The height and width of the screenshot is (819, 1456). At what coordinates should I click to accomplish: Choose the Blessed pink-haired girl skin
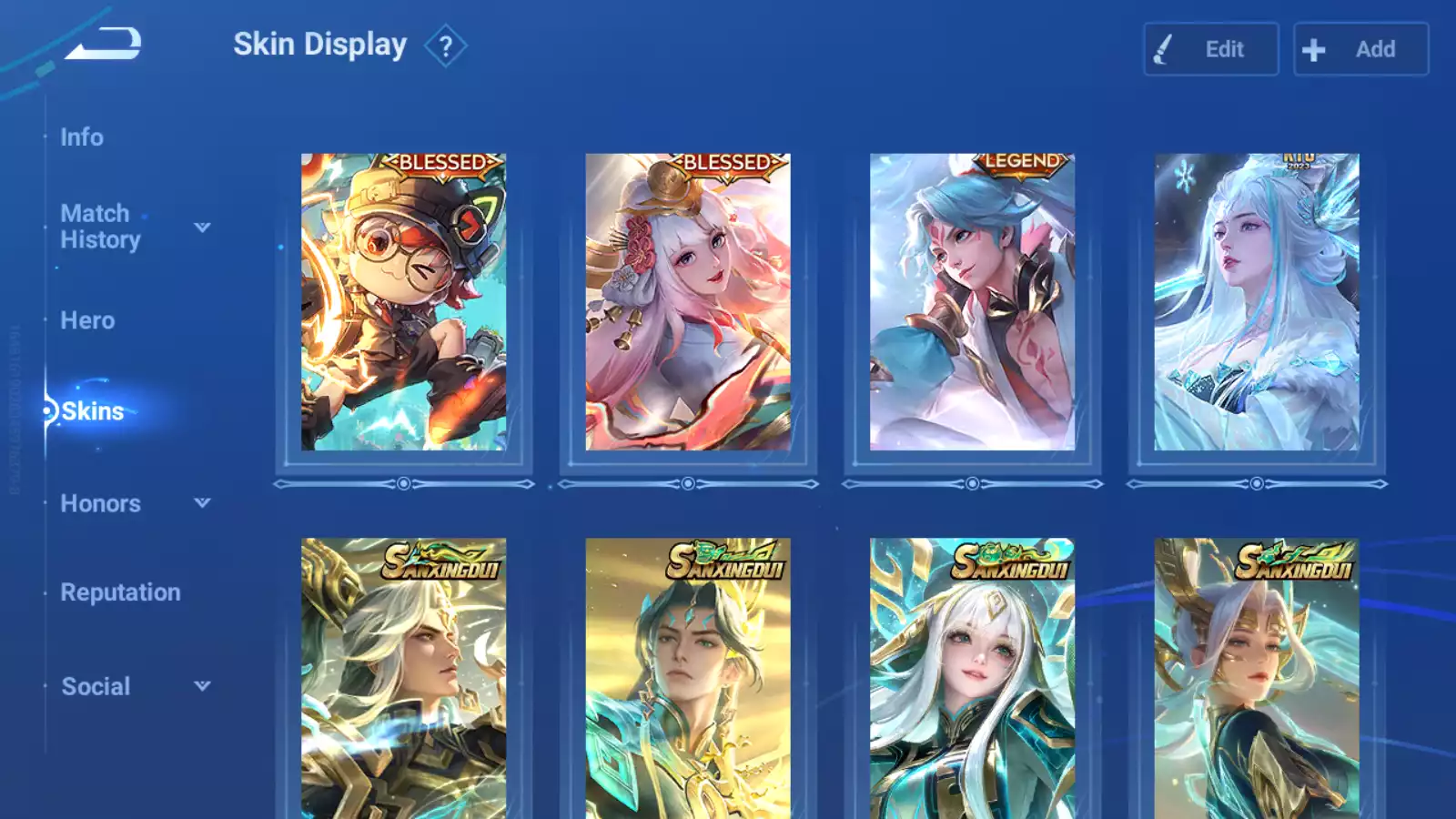688,302
